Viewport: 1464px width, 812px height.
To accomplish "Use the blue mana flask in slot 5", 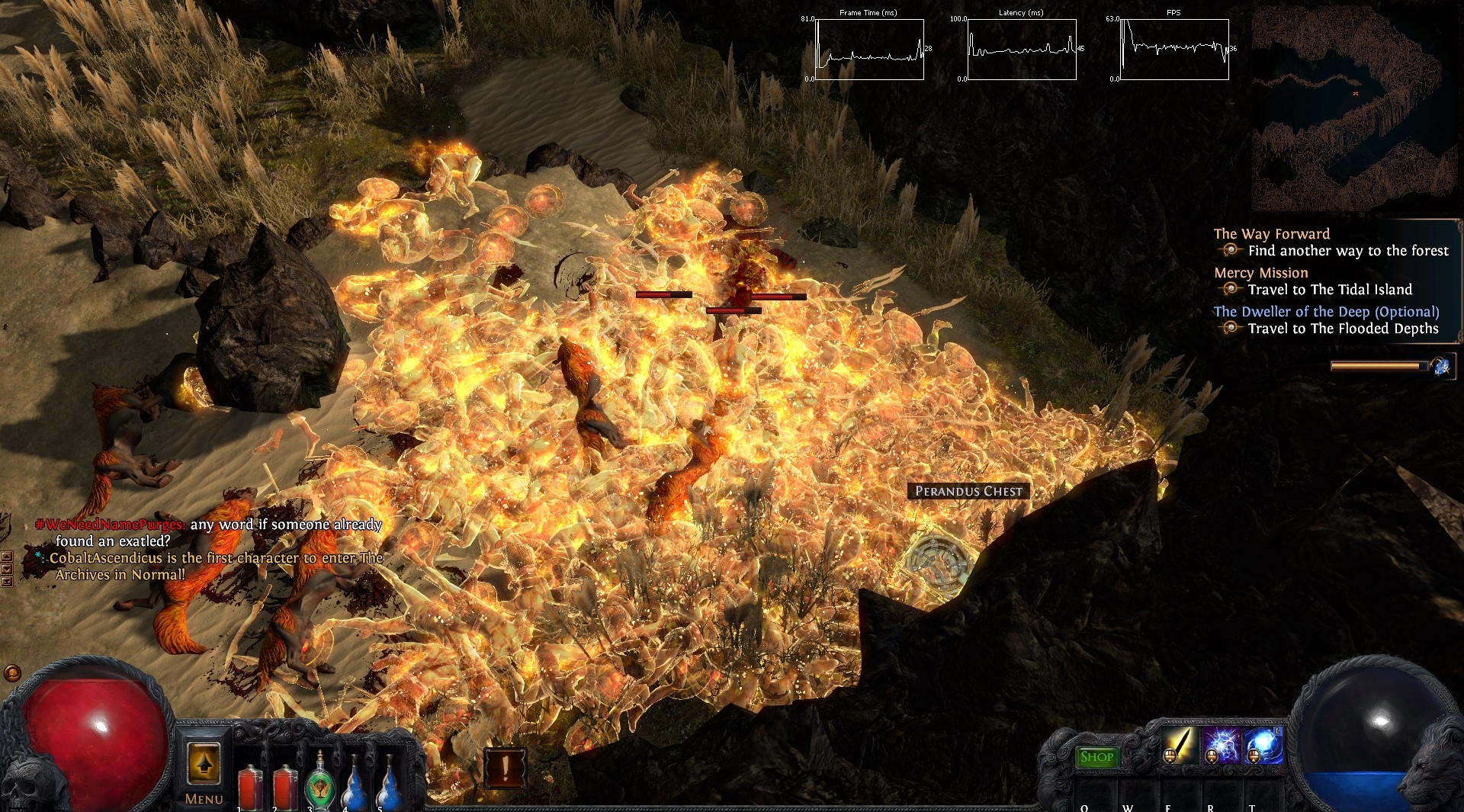I will (390, 784).
